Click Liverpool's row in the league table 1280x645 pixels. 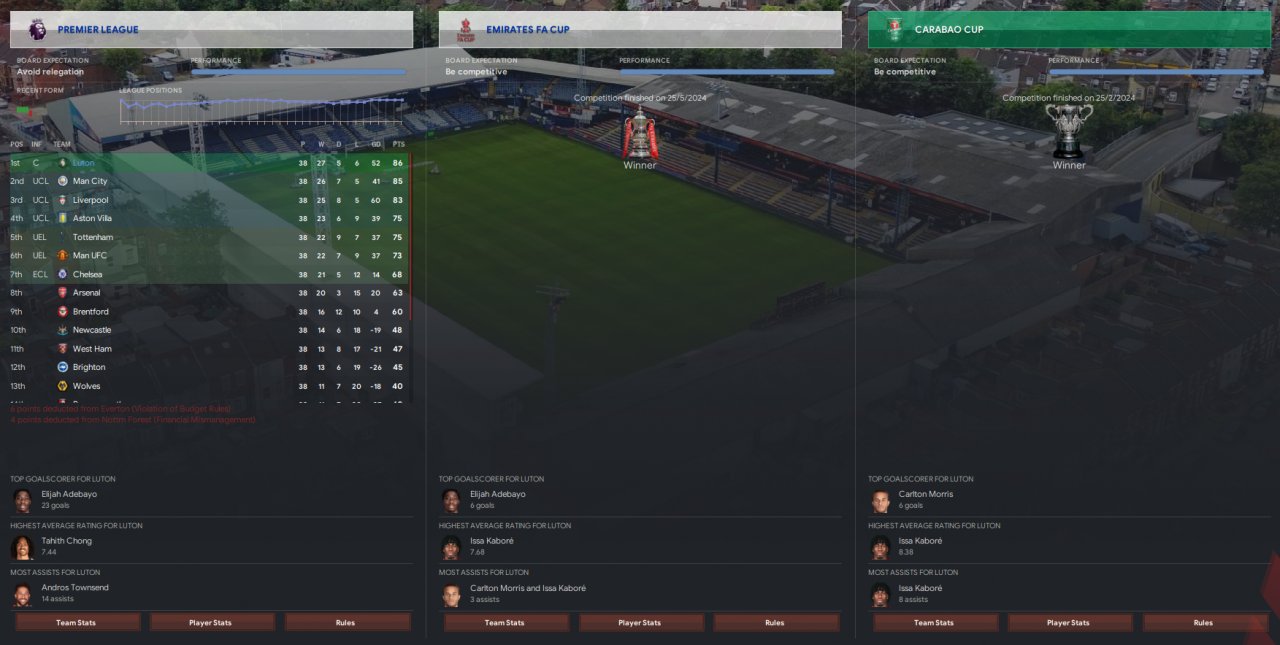pos(90,200)
